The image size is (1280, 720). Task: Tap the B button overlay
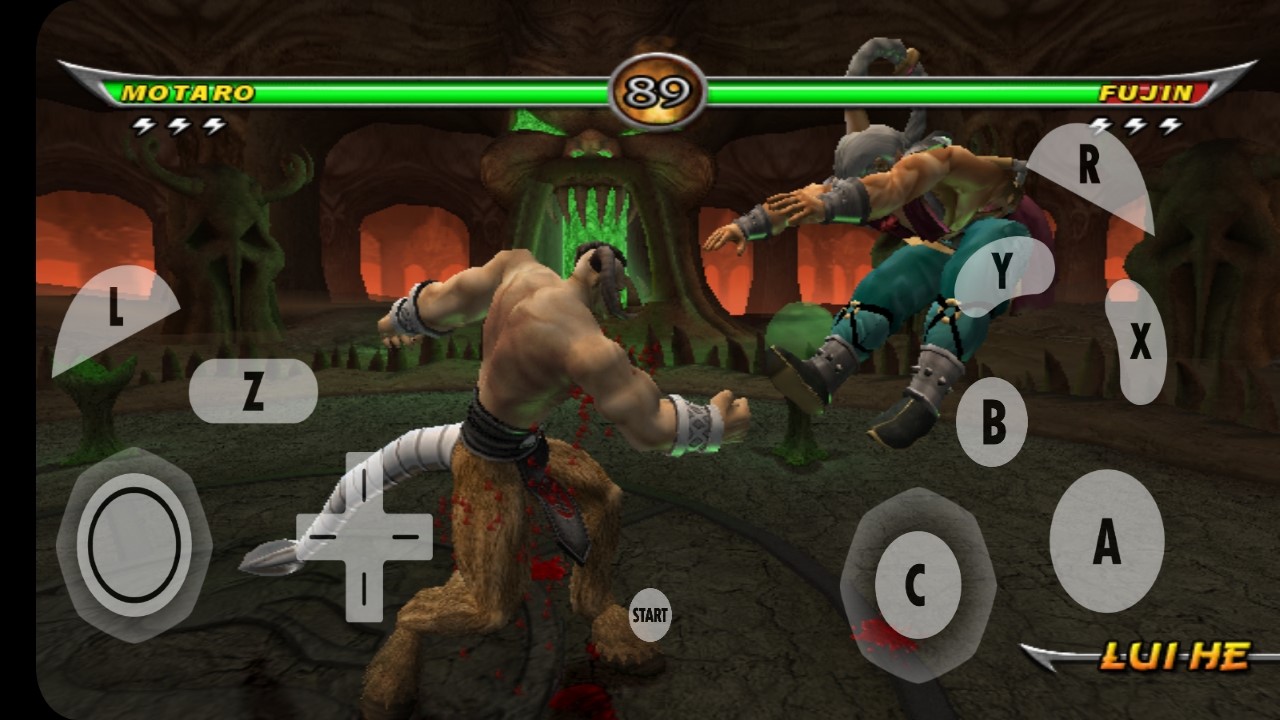(x=992, y=422)
